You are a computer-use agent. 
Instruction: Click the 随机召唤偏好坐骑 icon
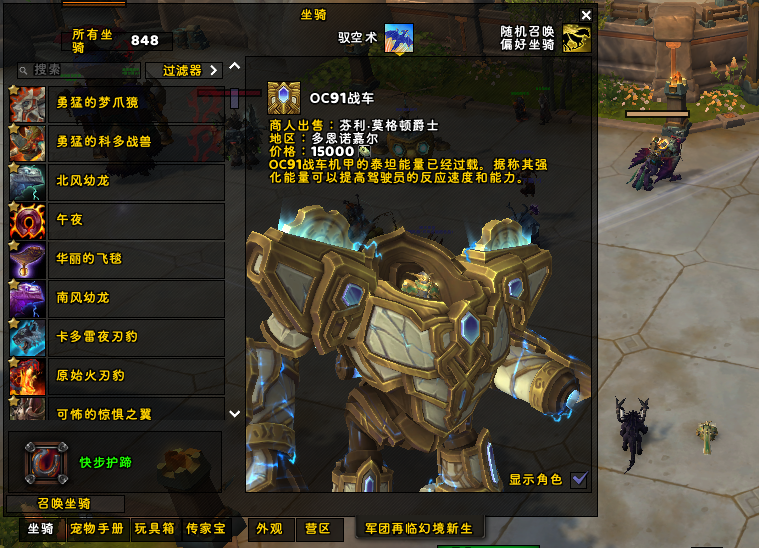pos(577,39)
